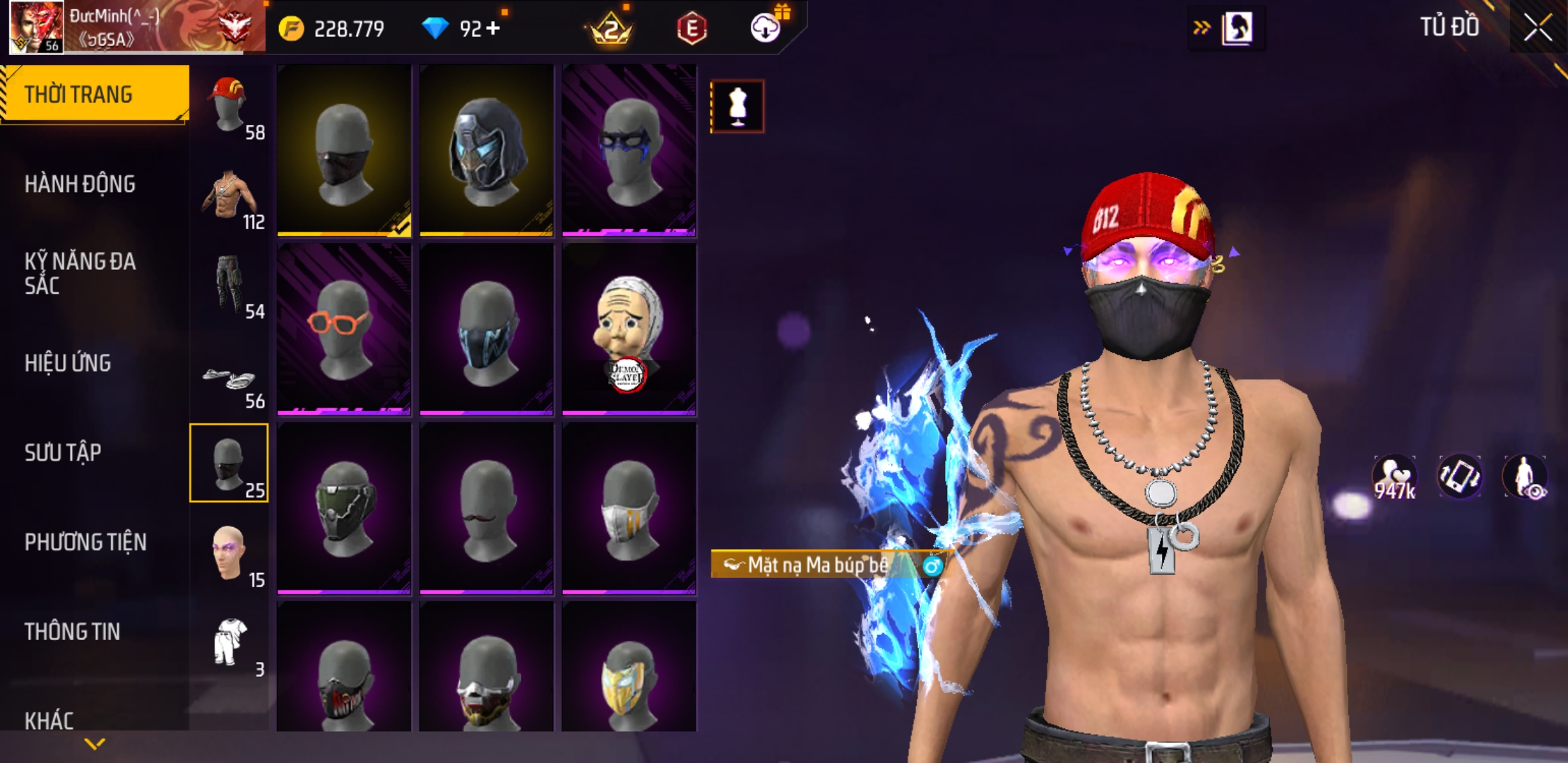The width and height of the screenshot is (1568, 763).
Task: Show the Thông Tin section
Action: coord(72,632)
